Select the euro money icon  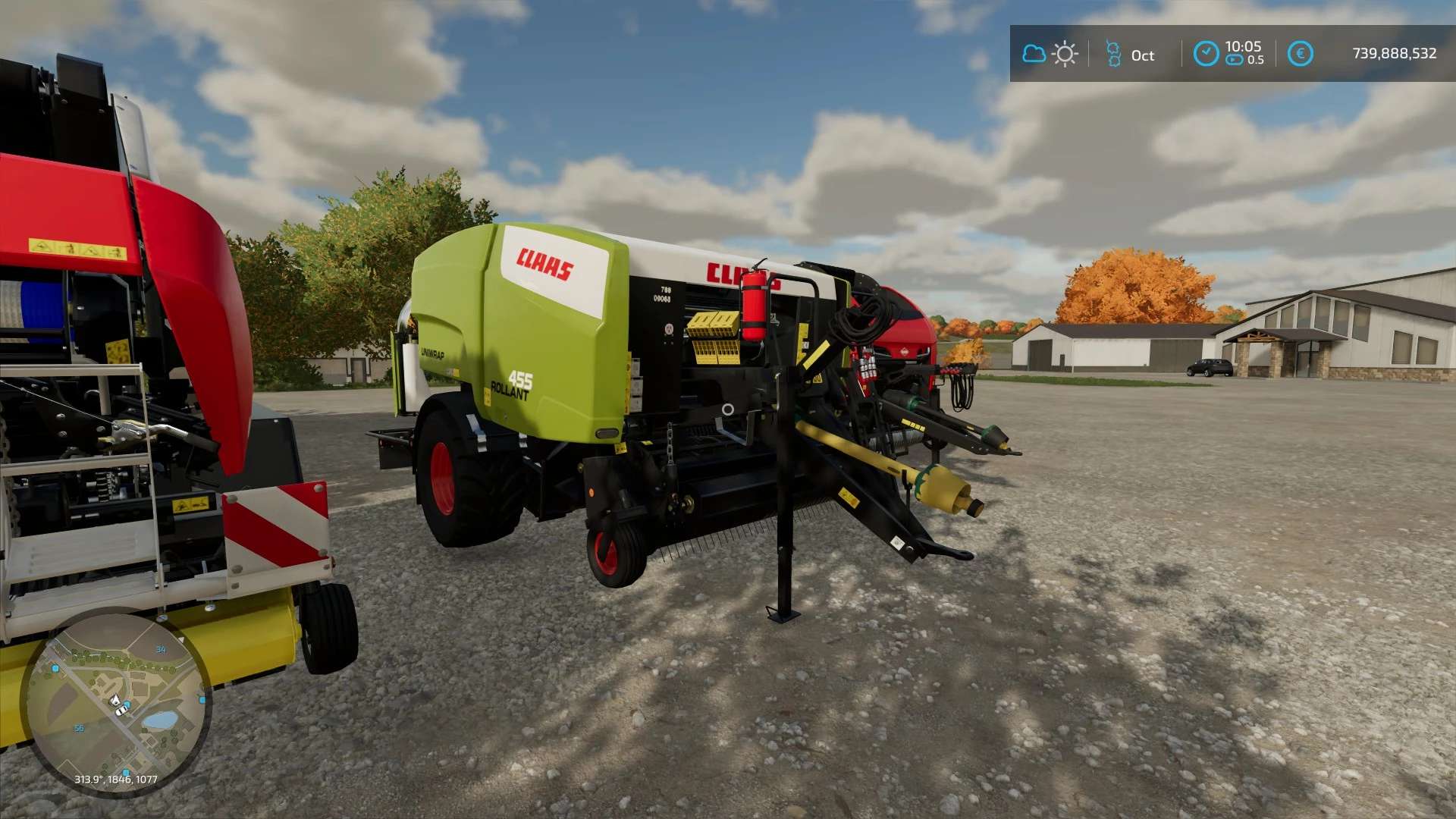click(x=1300, y=54)
